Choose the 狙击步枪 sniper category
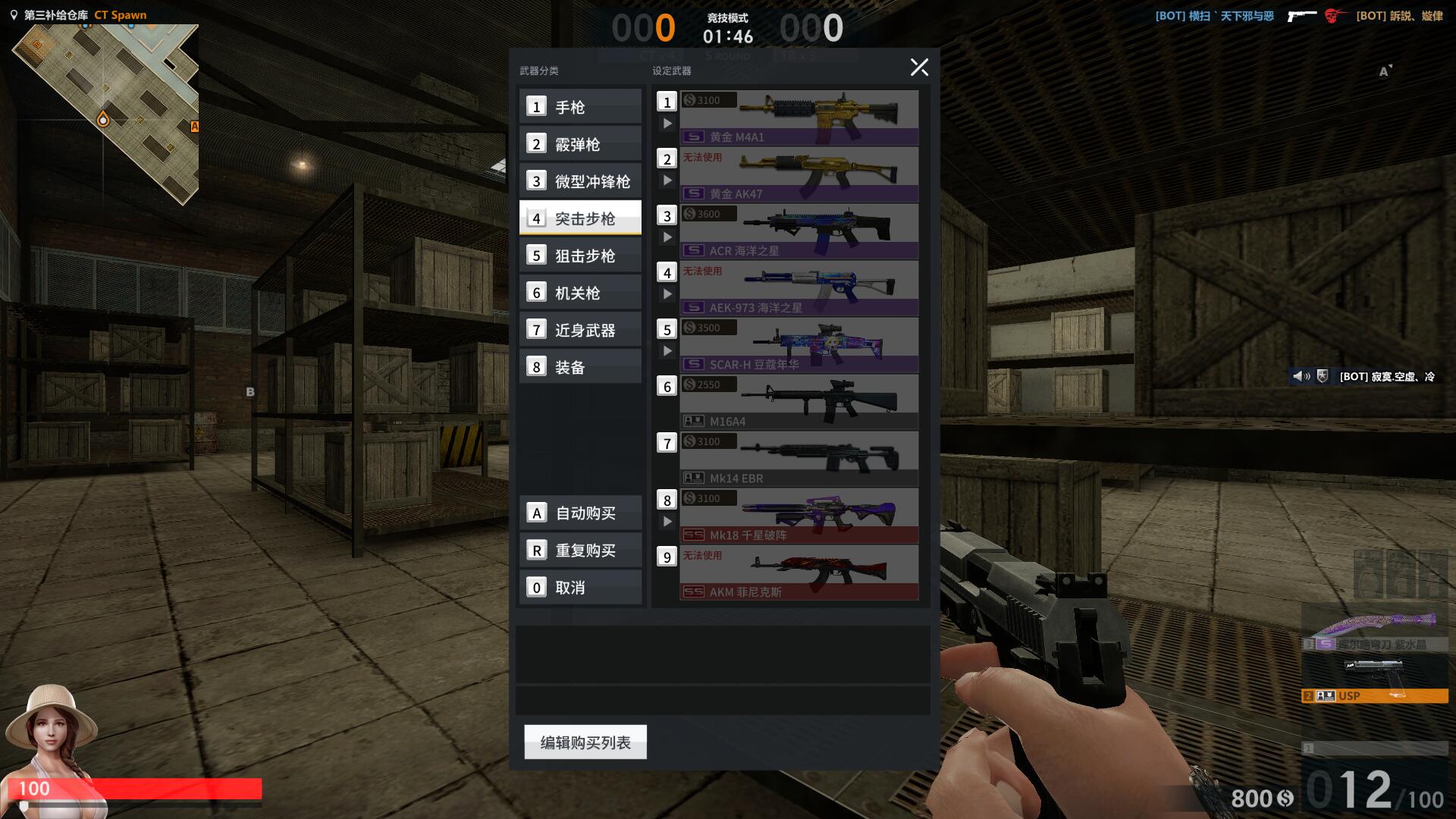1456x819 pixels. tap(580, 256)
